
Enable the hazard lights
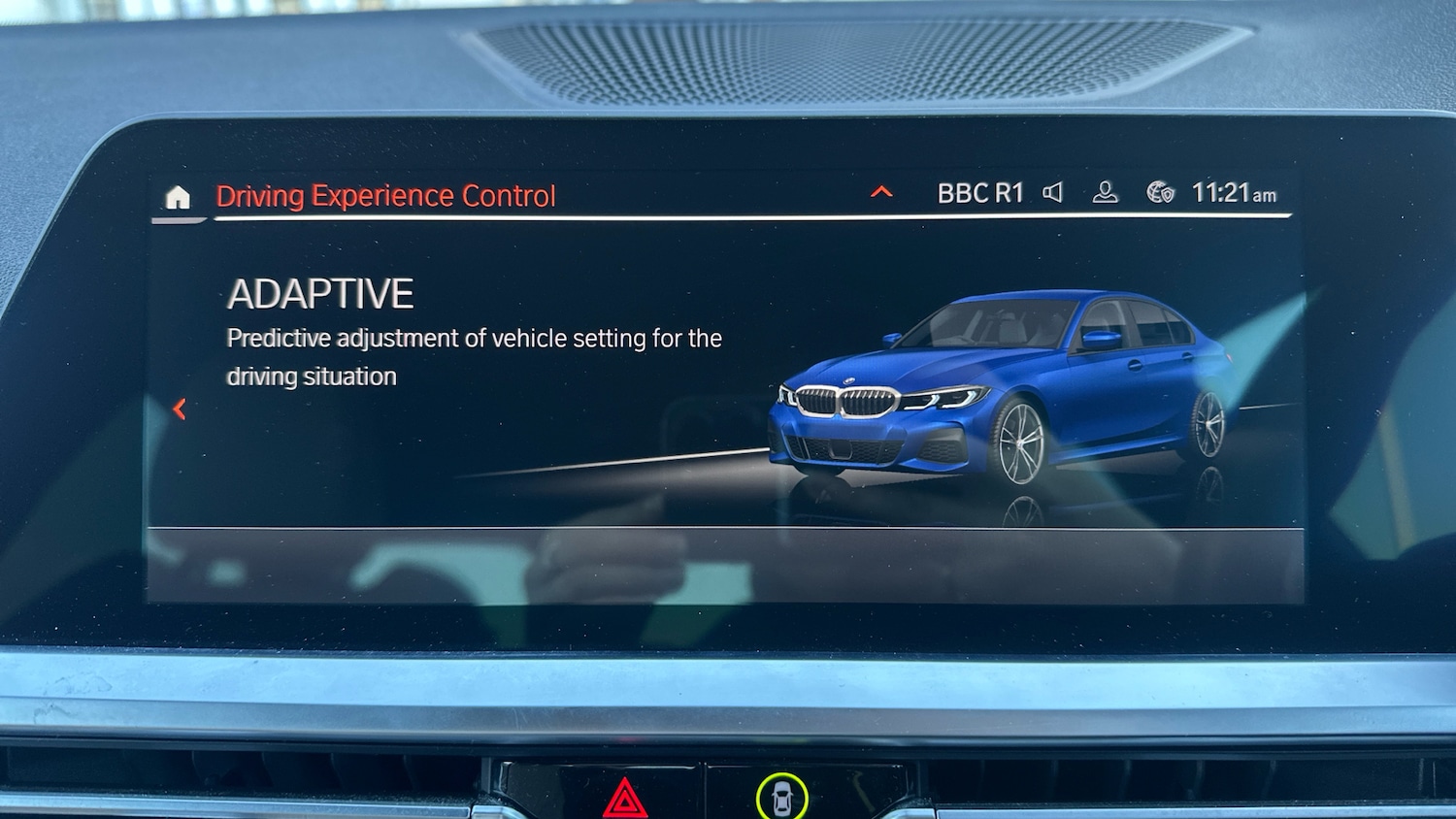tap(624, 799)
